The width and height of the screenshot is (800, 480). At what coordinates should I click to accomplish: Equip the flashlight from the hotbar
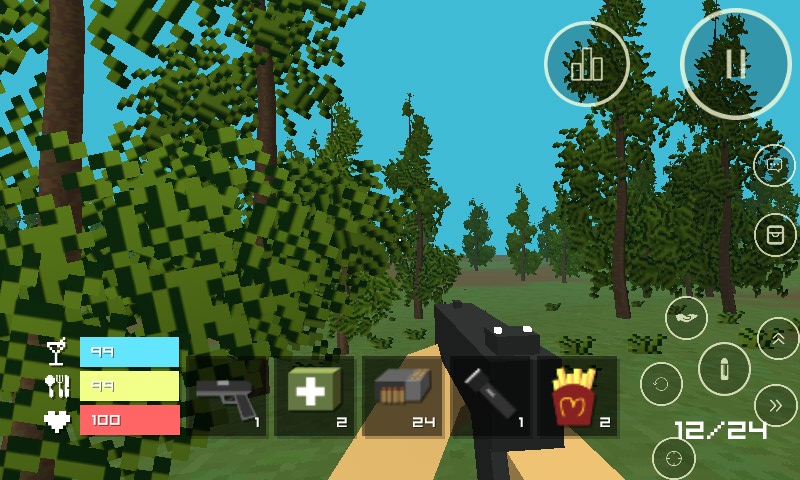(x=490, y=397)
